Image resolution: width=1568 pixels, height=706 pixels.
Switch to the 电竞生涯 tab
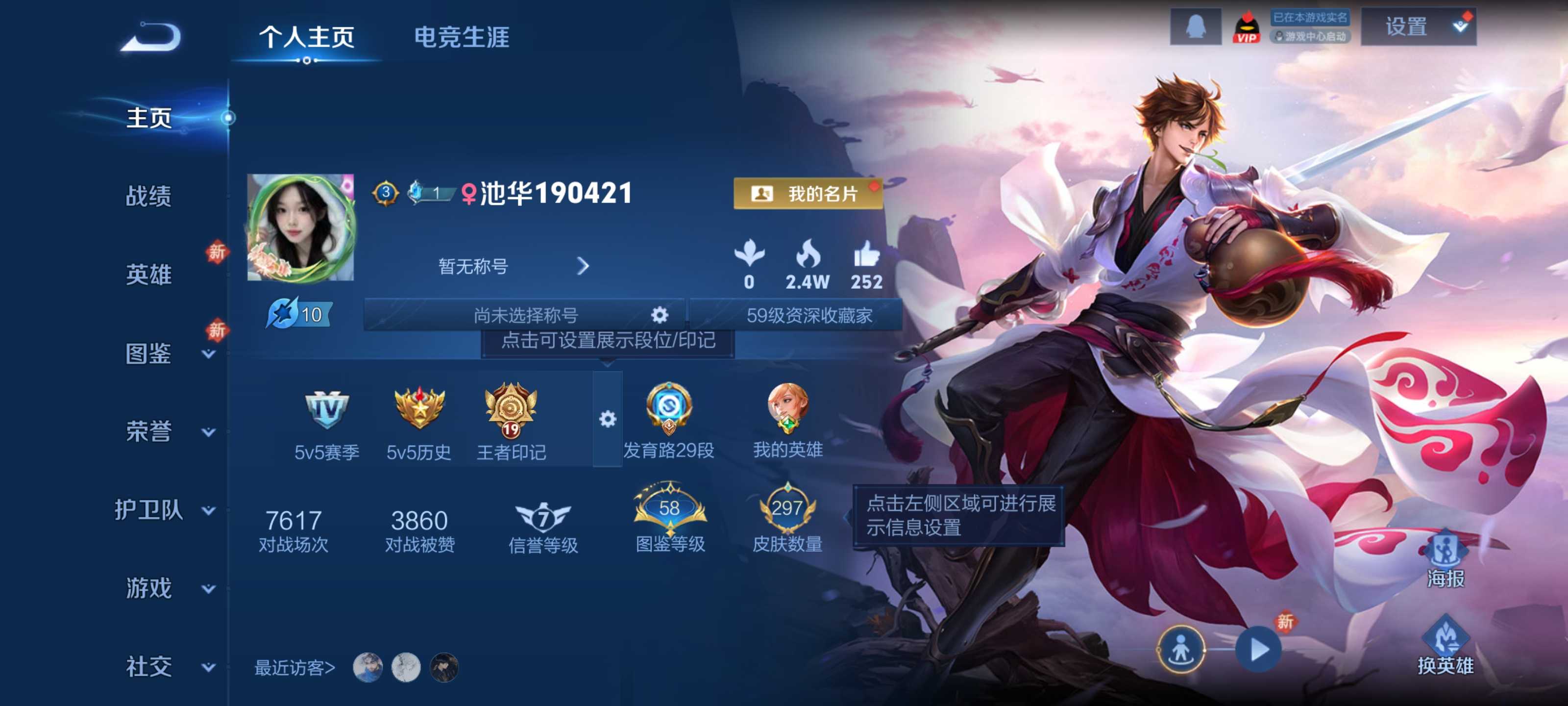coord(462,37)
